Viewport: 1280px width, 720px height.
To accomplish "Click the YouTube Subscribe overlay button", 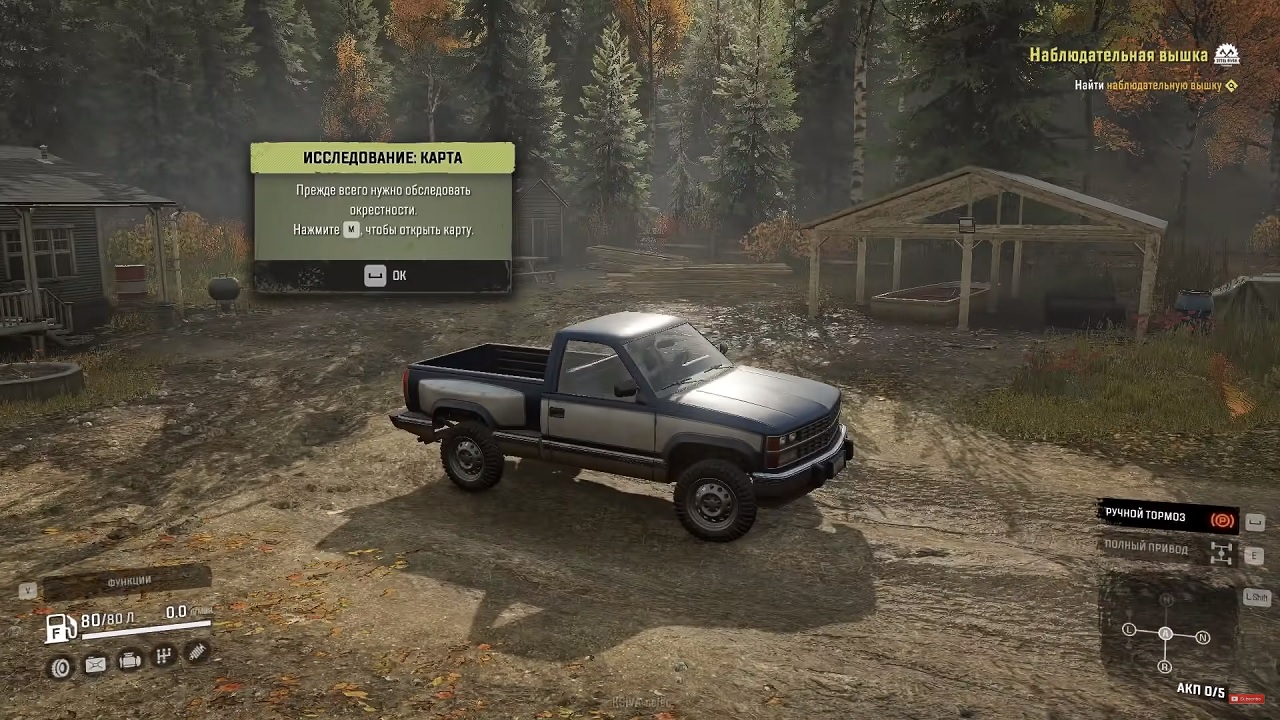I will pos(1247,699).
